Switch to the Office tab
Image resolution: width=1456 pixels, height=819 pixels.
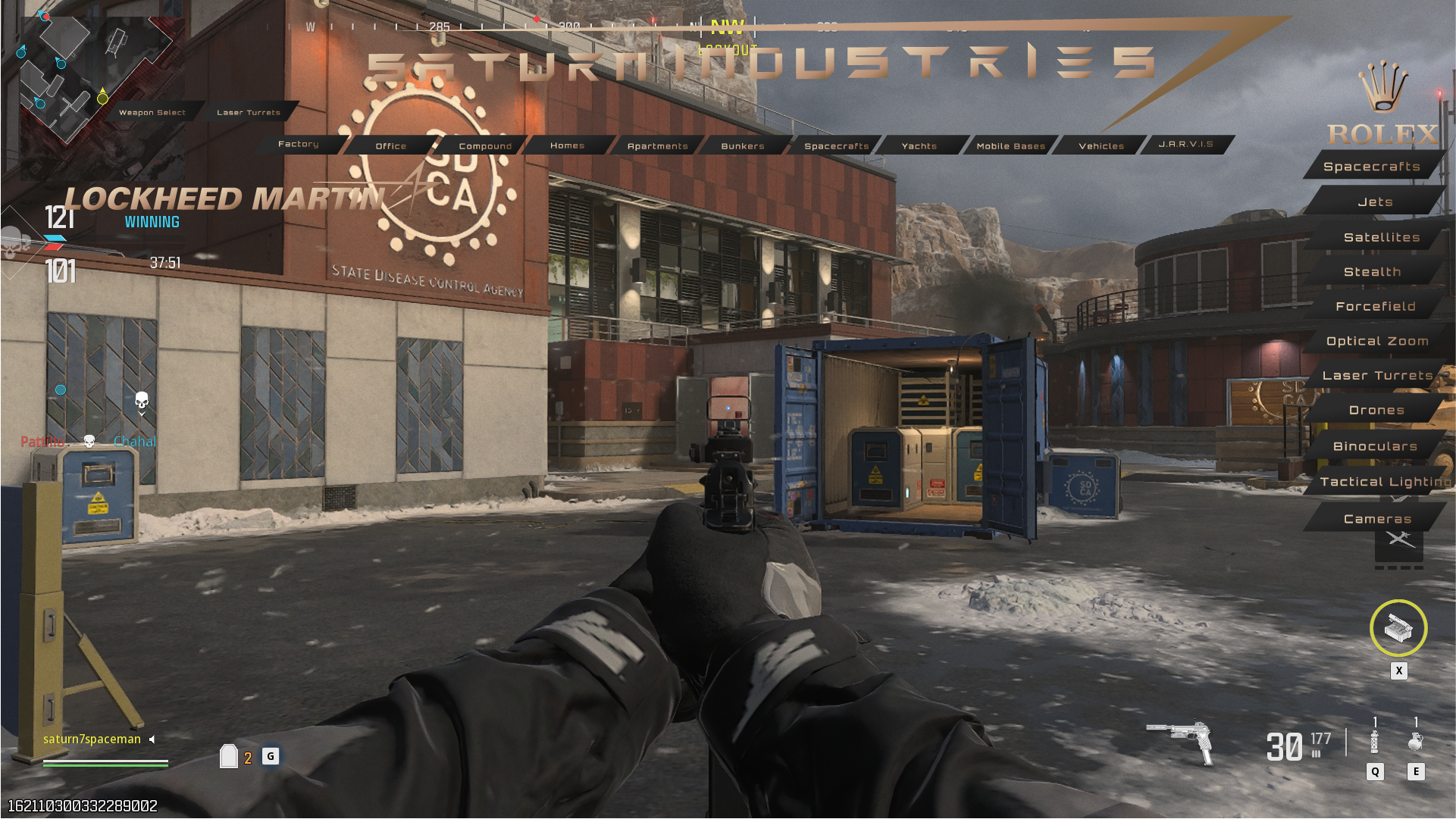(x=390, y=145)
